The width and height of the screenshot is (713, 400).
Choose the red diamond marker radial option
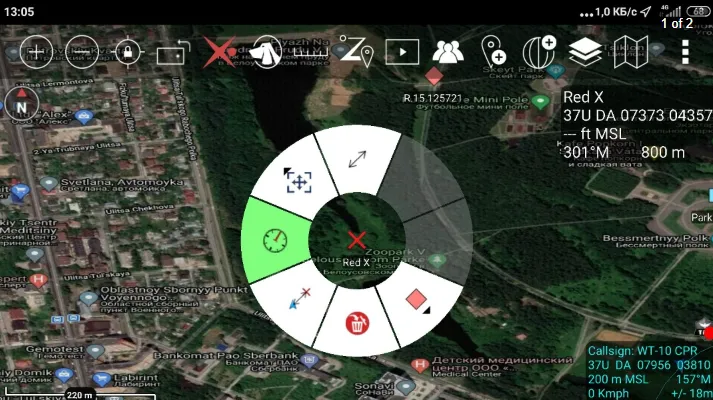click(x=417, y=300)
